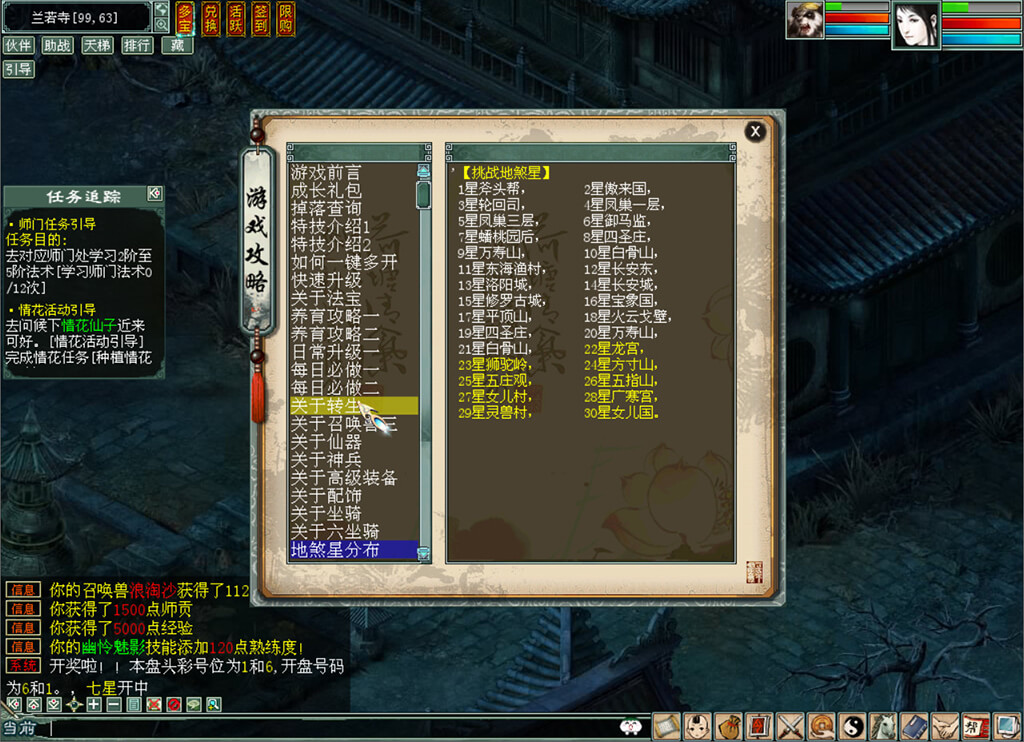Select the 地煞星分布 entry

[x=335, y=550]
